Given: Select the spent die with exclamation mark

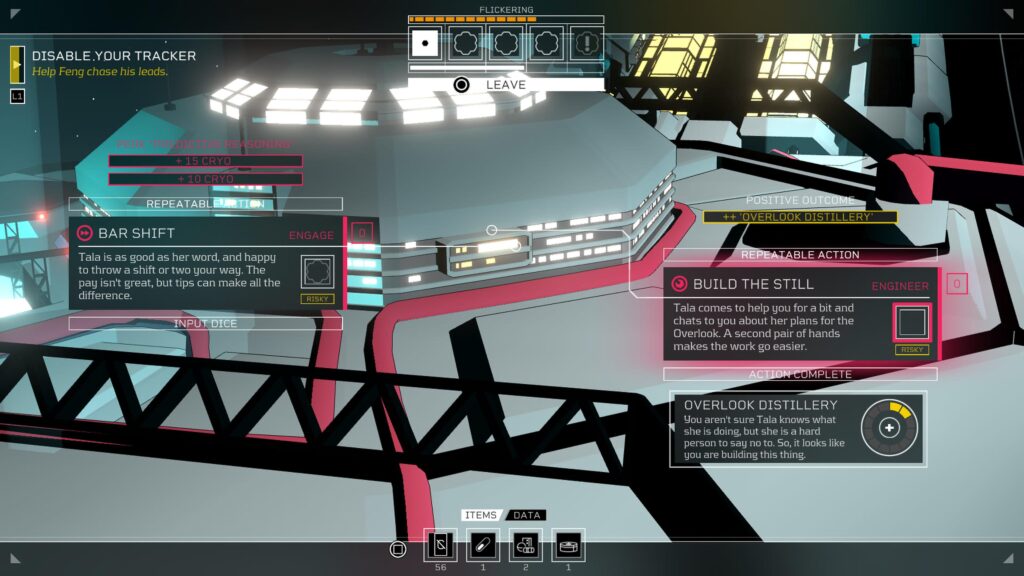Looking at the screenshot, I should coord(587,43).
